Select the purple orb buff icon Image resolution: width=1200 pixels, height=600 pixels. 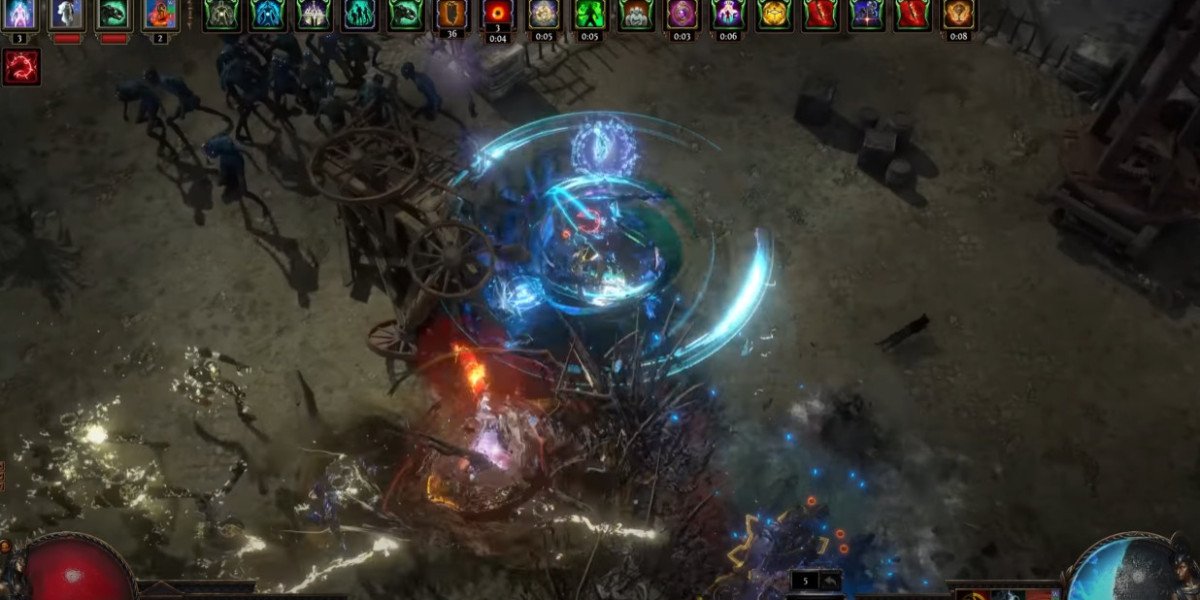[681, 13]
